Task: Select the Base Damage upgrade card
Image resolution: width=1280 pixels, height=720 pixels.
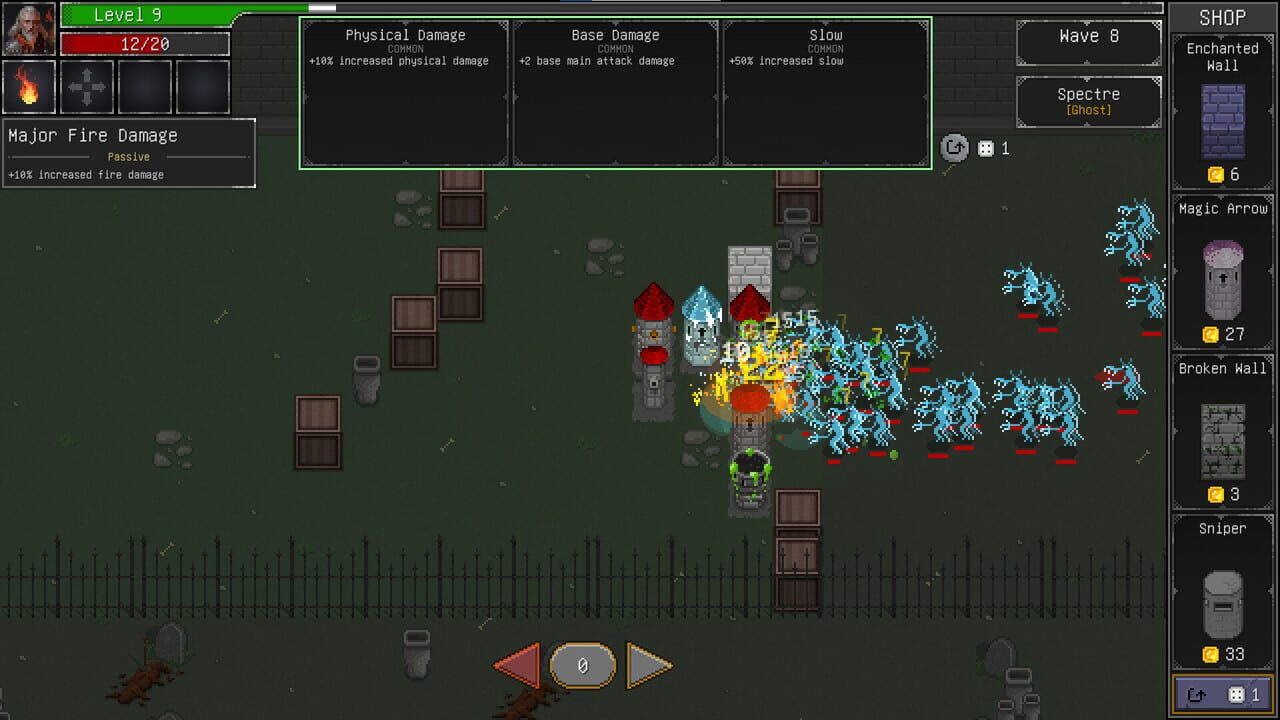Action: (615, 90)
